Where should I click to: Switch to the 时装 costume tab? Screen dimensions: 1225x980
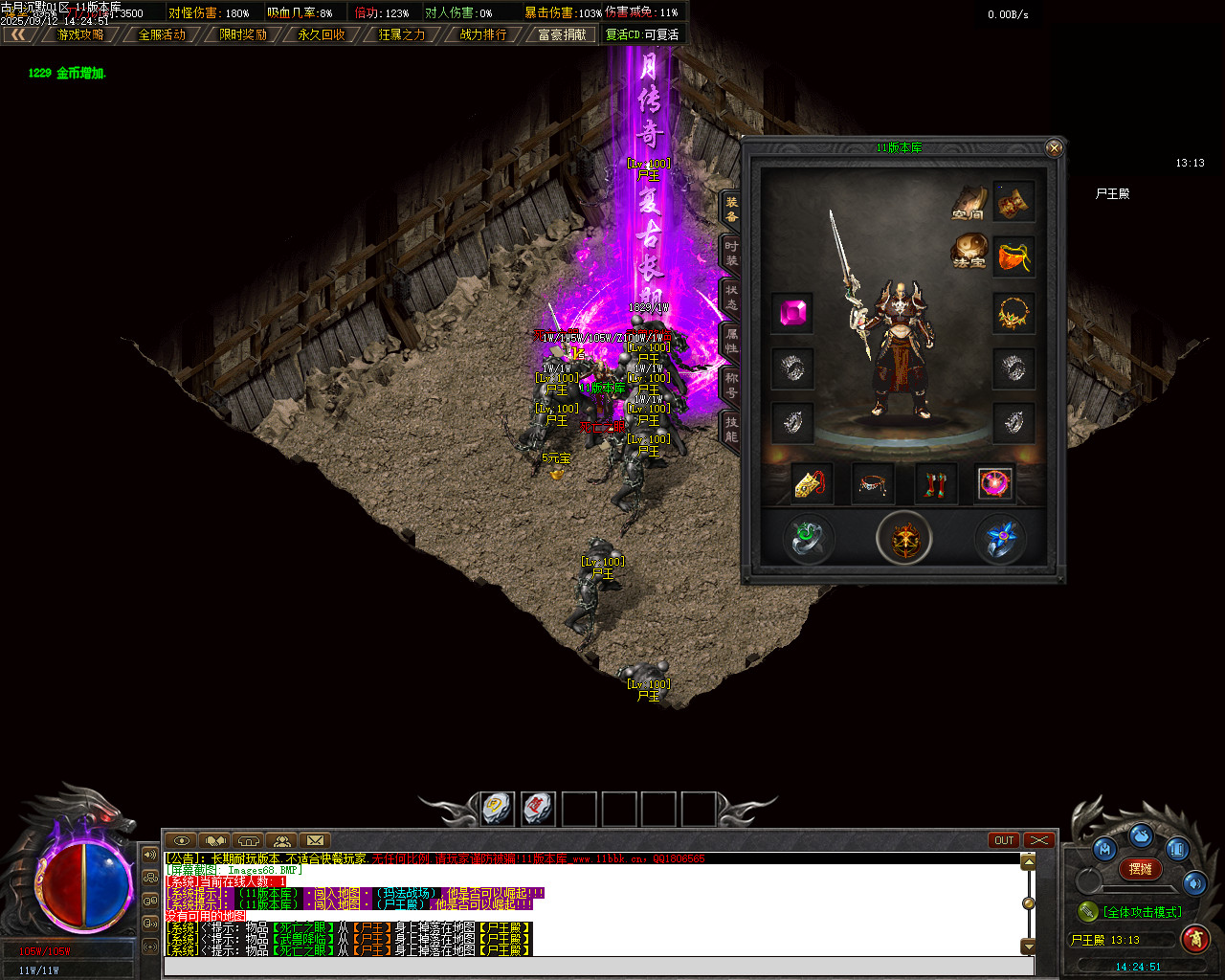tap(731, 253)
